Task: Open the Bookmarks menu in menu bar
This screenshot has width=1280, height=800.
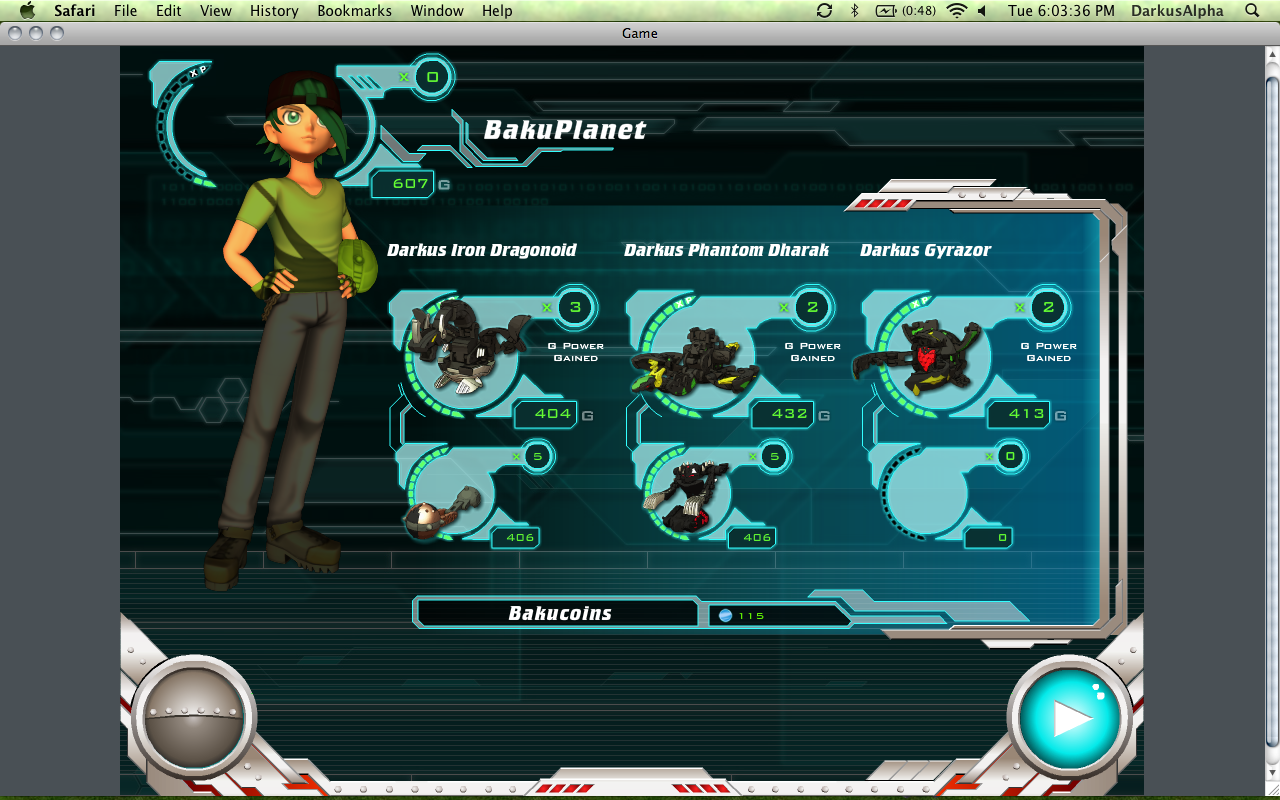Action: (352, 11)
